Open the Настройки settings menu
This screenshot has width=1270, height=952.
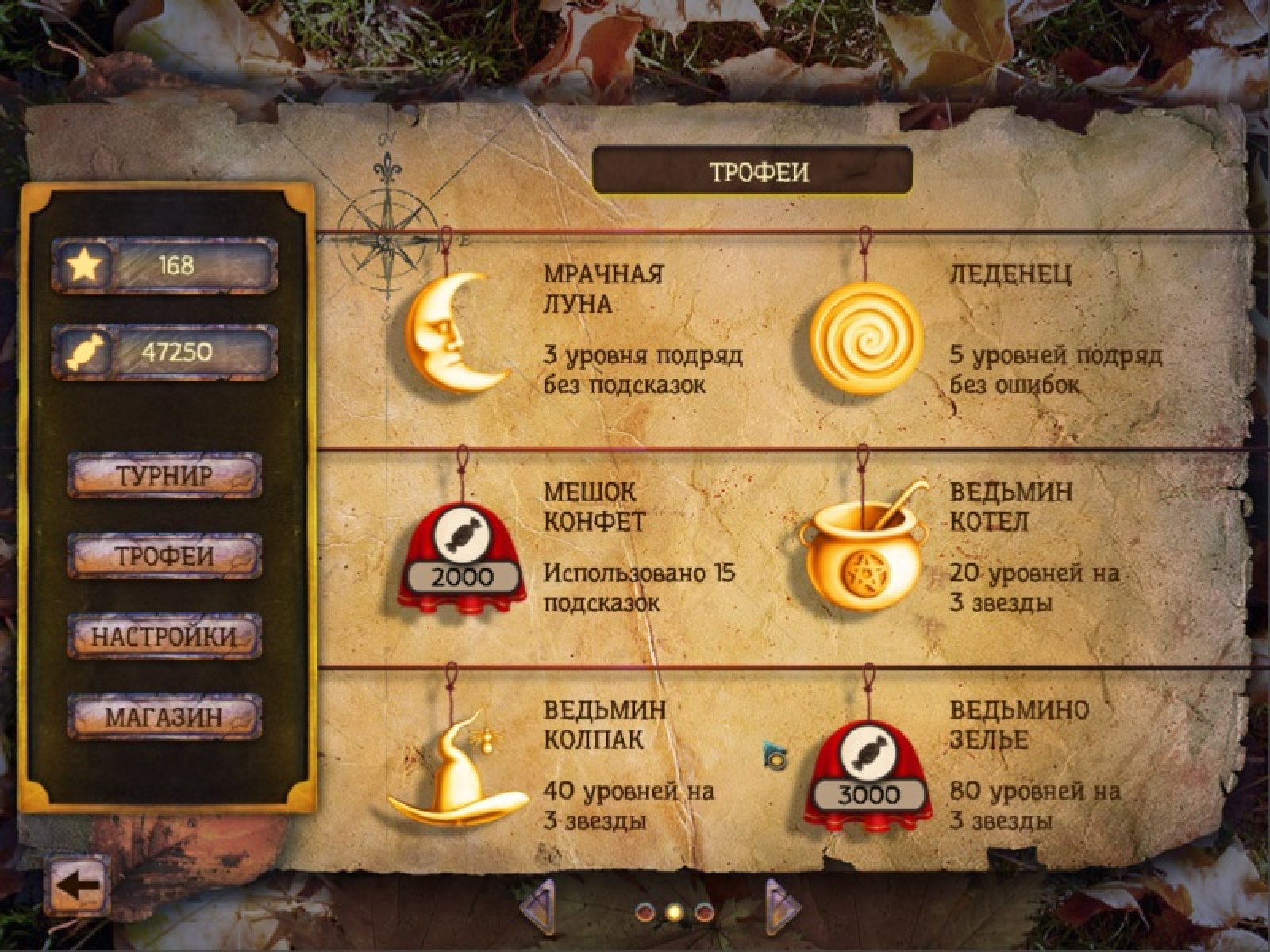[x=164, y=636]
